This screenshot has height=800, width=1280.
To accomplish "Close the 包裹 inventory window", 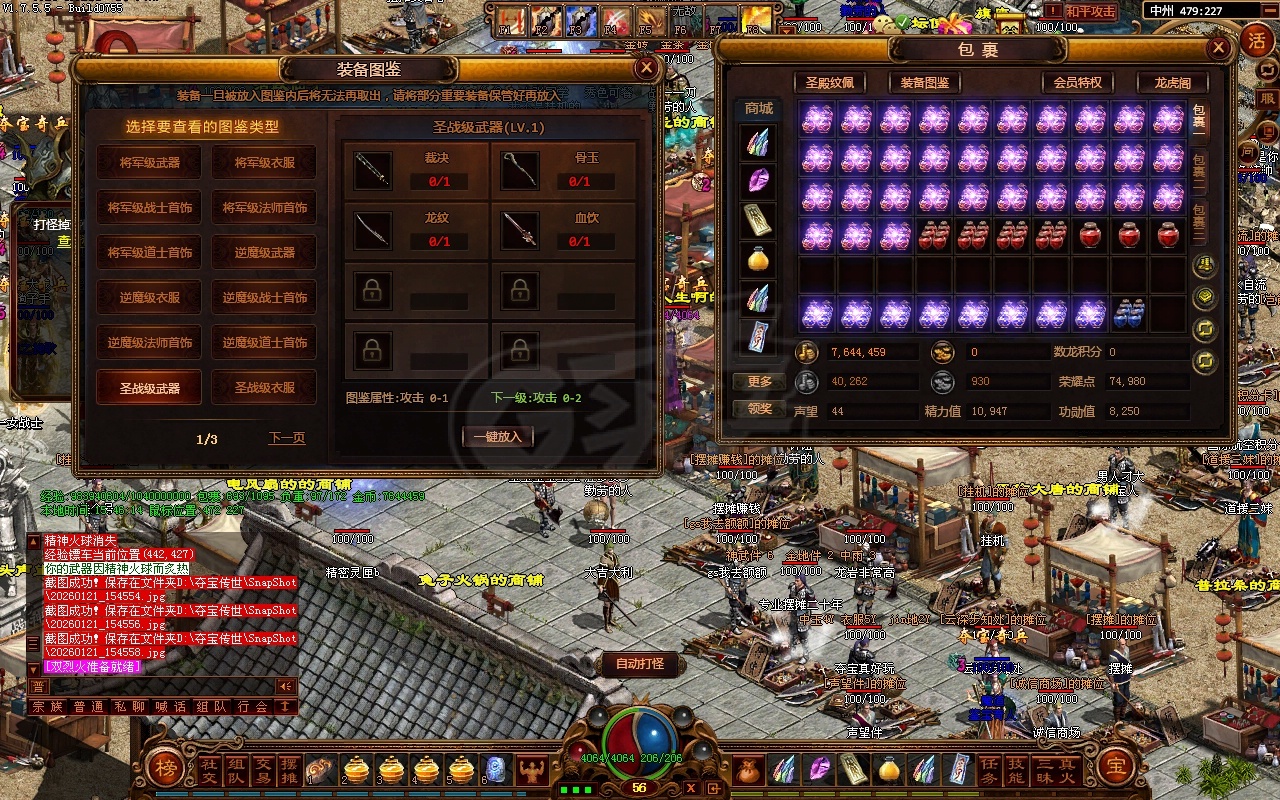I will (x=1218, y=48).
